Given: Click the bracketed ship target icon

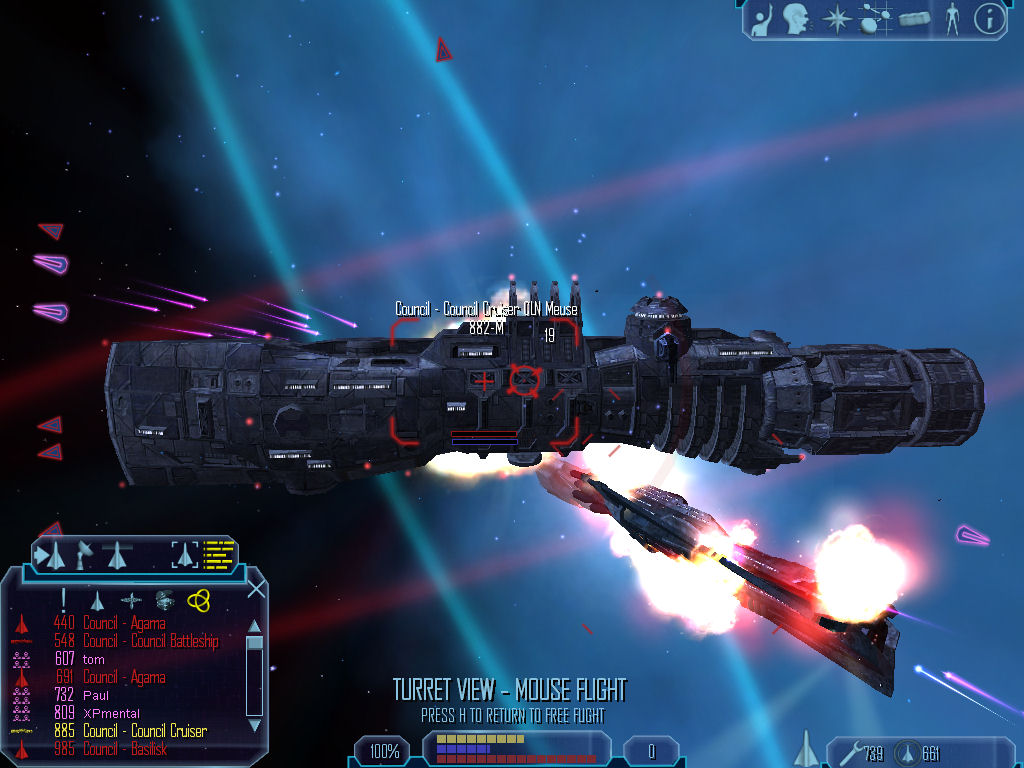Looking at the screenshot, I should click(185, 553).
